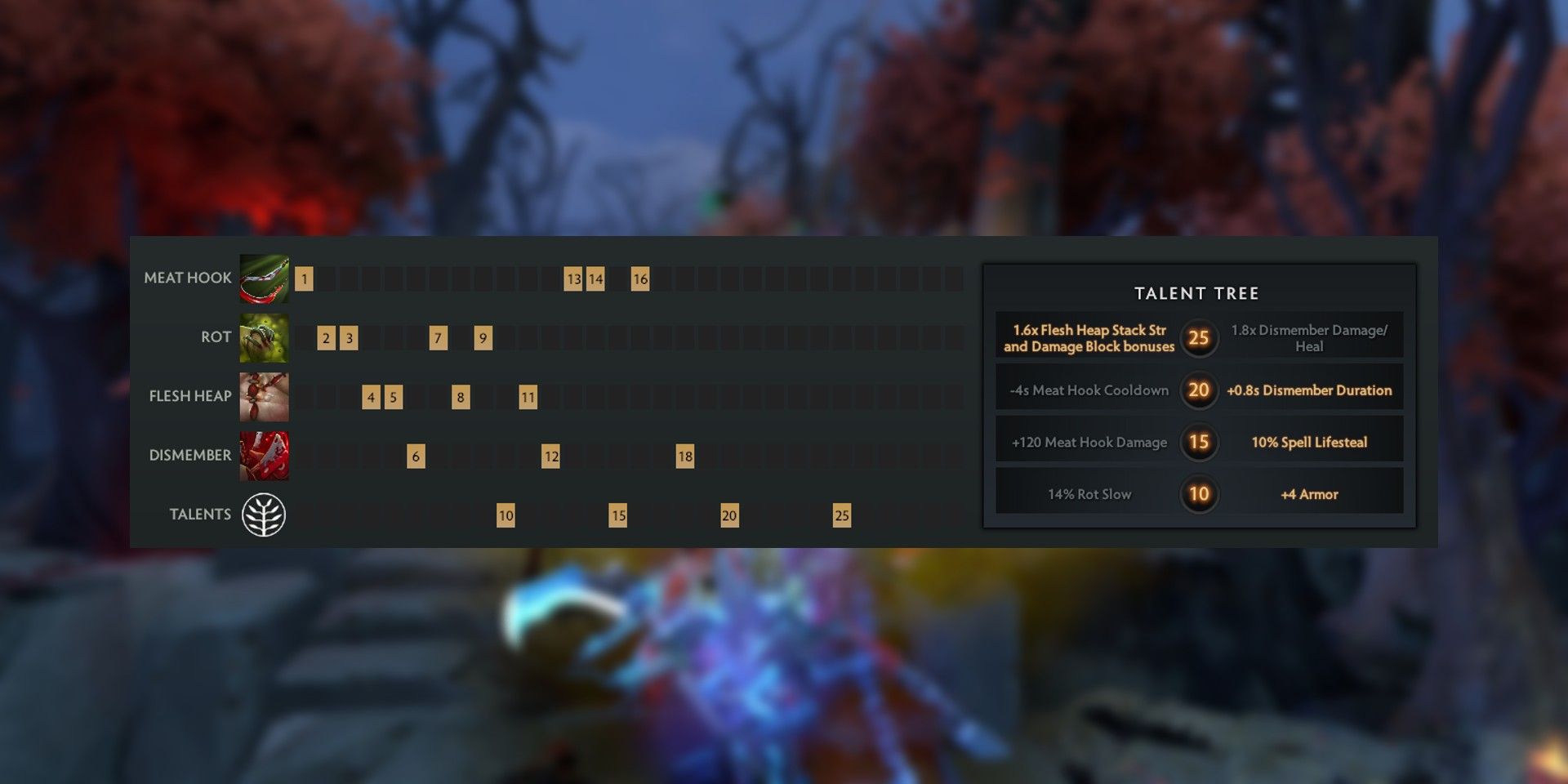Image resolution: width=1568 pixels, height=784 pixels.
Task: Click the level 18 marker on Dismember row
Action: 684,456
